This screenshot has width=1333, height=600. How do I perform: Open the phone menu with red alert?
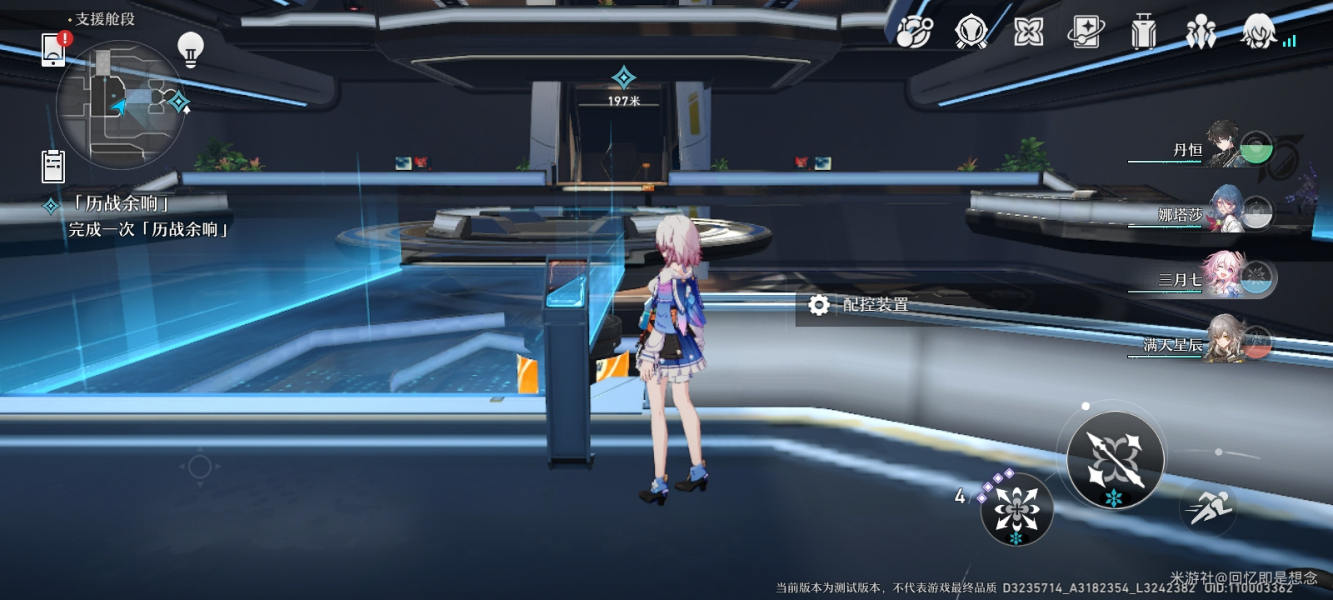[x=54, y=49]
